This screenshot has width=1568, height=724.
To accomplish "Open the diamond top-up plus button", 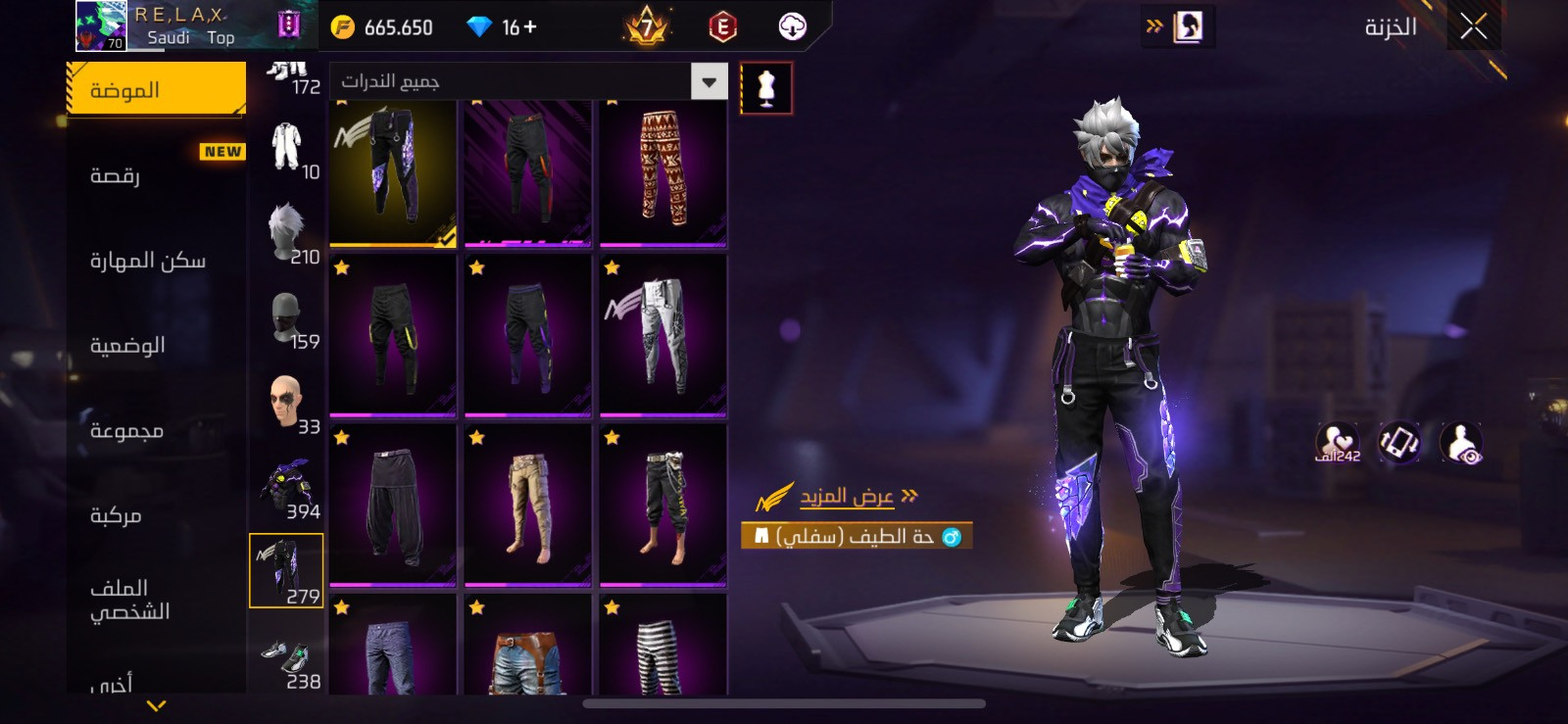I will pyautogui.click(x=530, y=27).
